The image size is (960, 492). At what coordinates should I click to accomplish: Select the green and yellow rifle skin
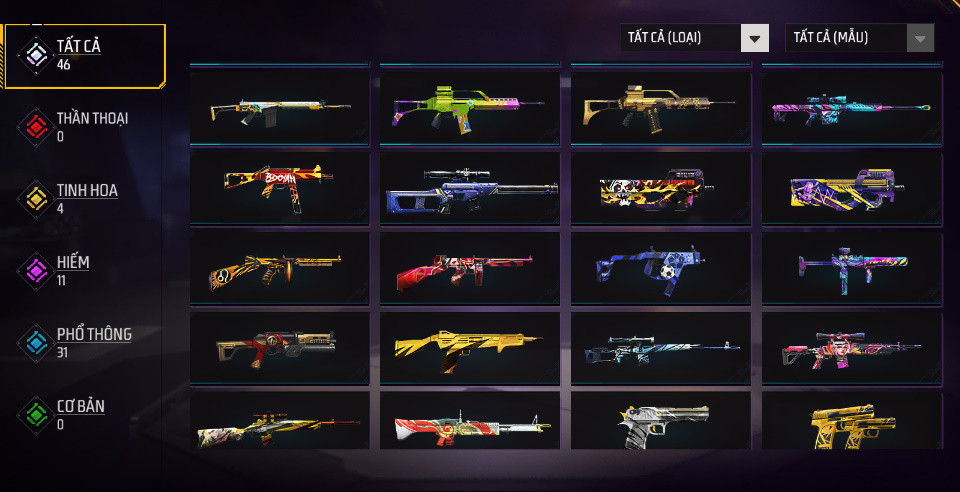pyautogui.click(x=470, y=106)
